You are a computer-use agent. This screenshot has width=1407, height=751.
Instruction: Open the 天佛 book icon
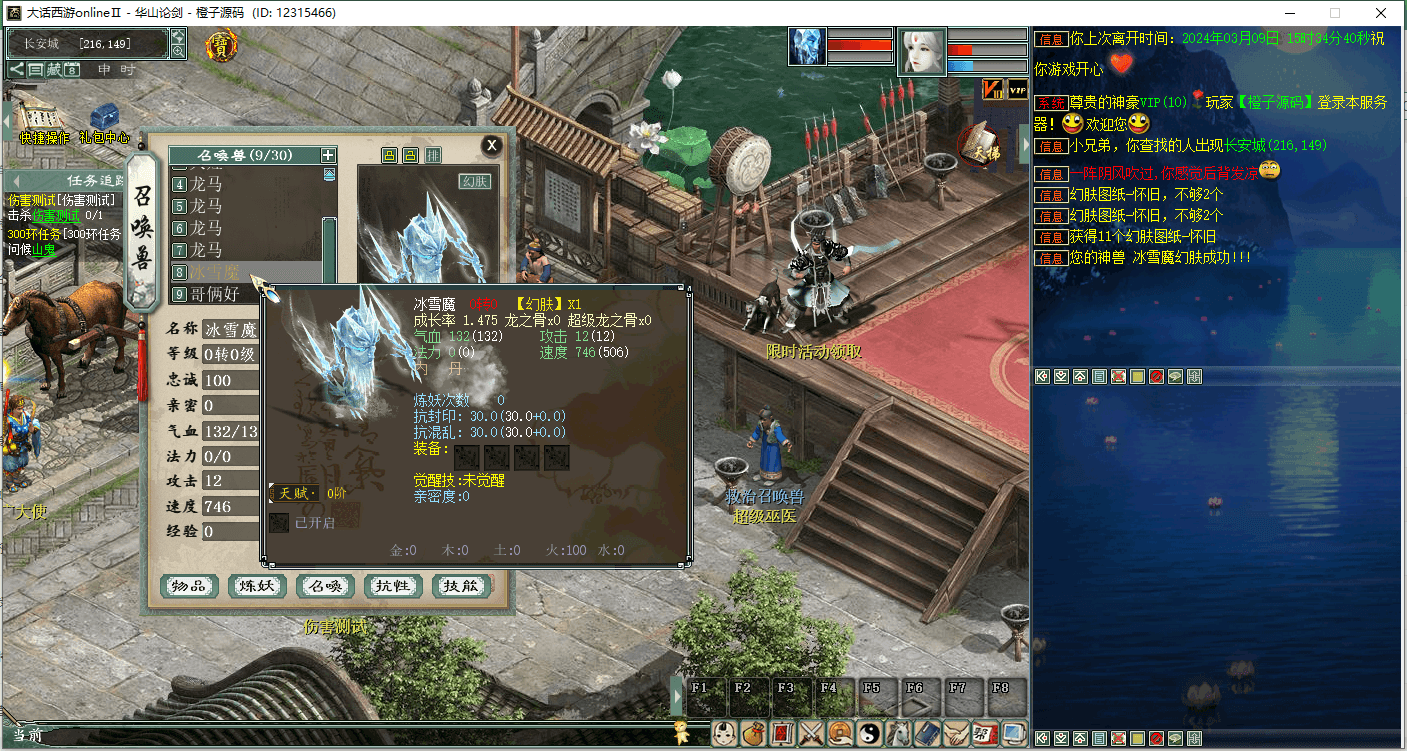pyautogui.click(x=978, y=145)
